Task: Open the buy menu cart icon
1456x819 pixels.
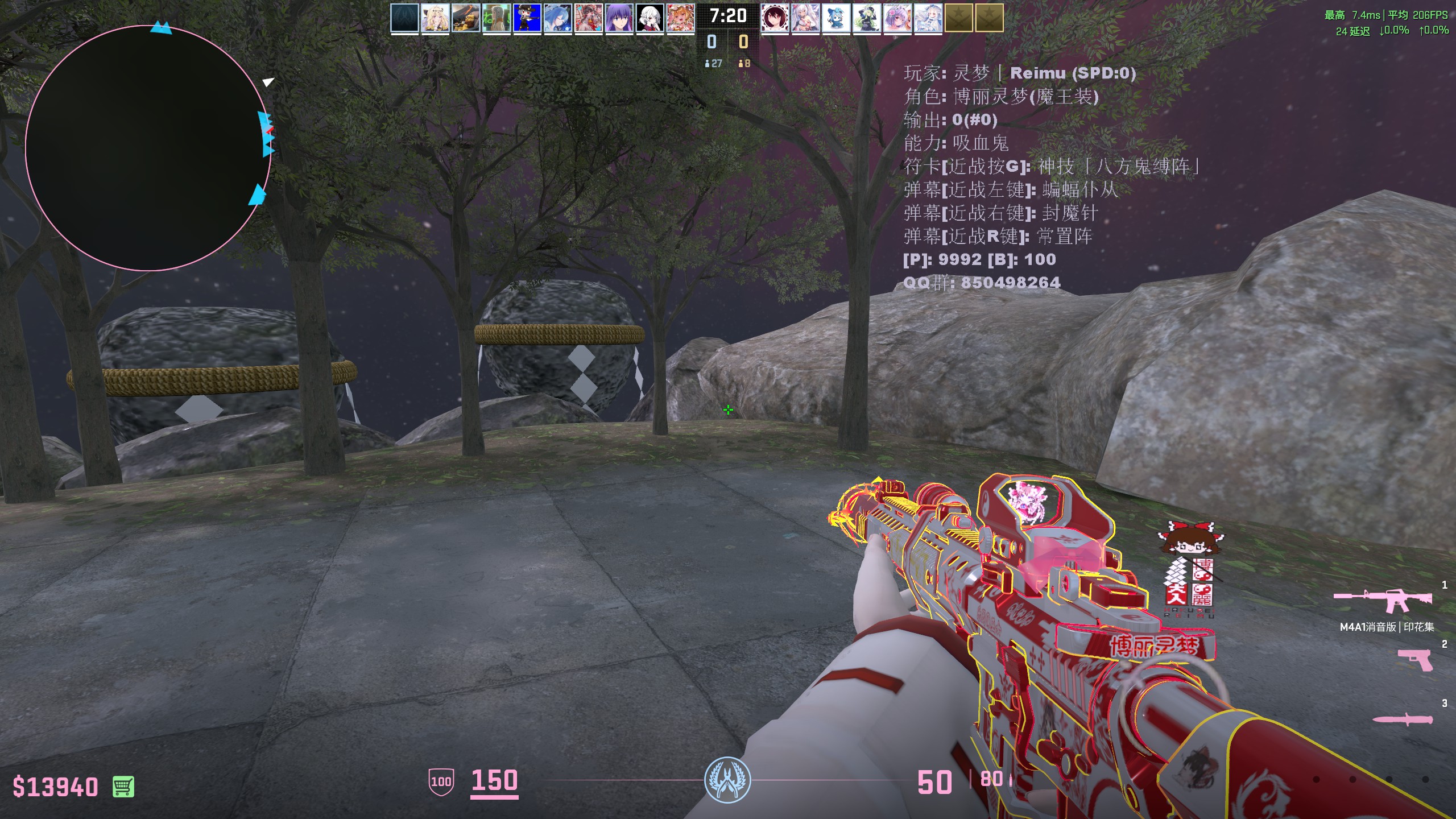Action: 123,787
